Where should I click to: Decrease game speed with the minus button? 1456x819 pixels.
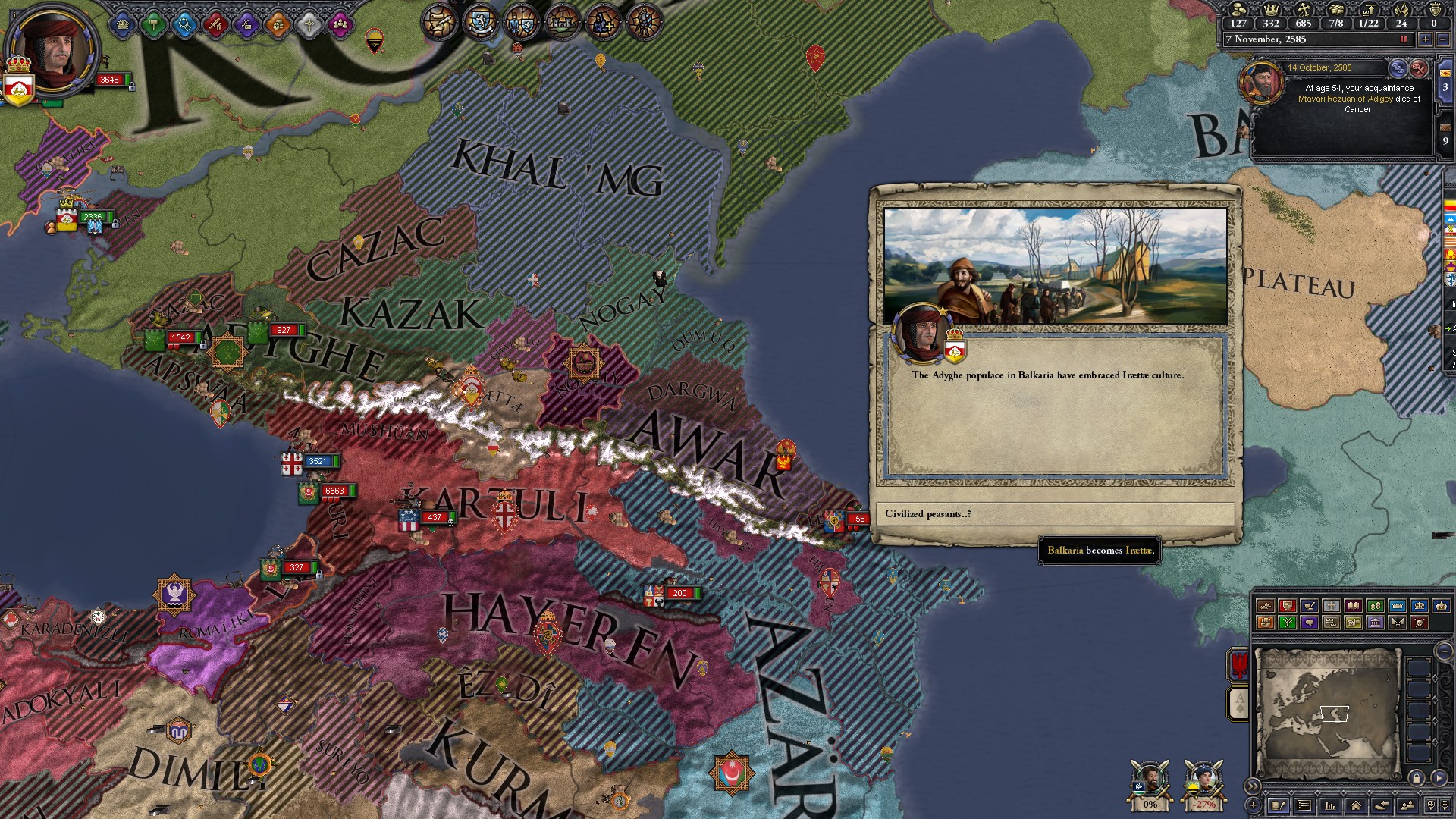point(1442,39)
